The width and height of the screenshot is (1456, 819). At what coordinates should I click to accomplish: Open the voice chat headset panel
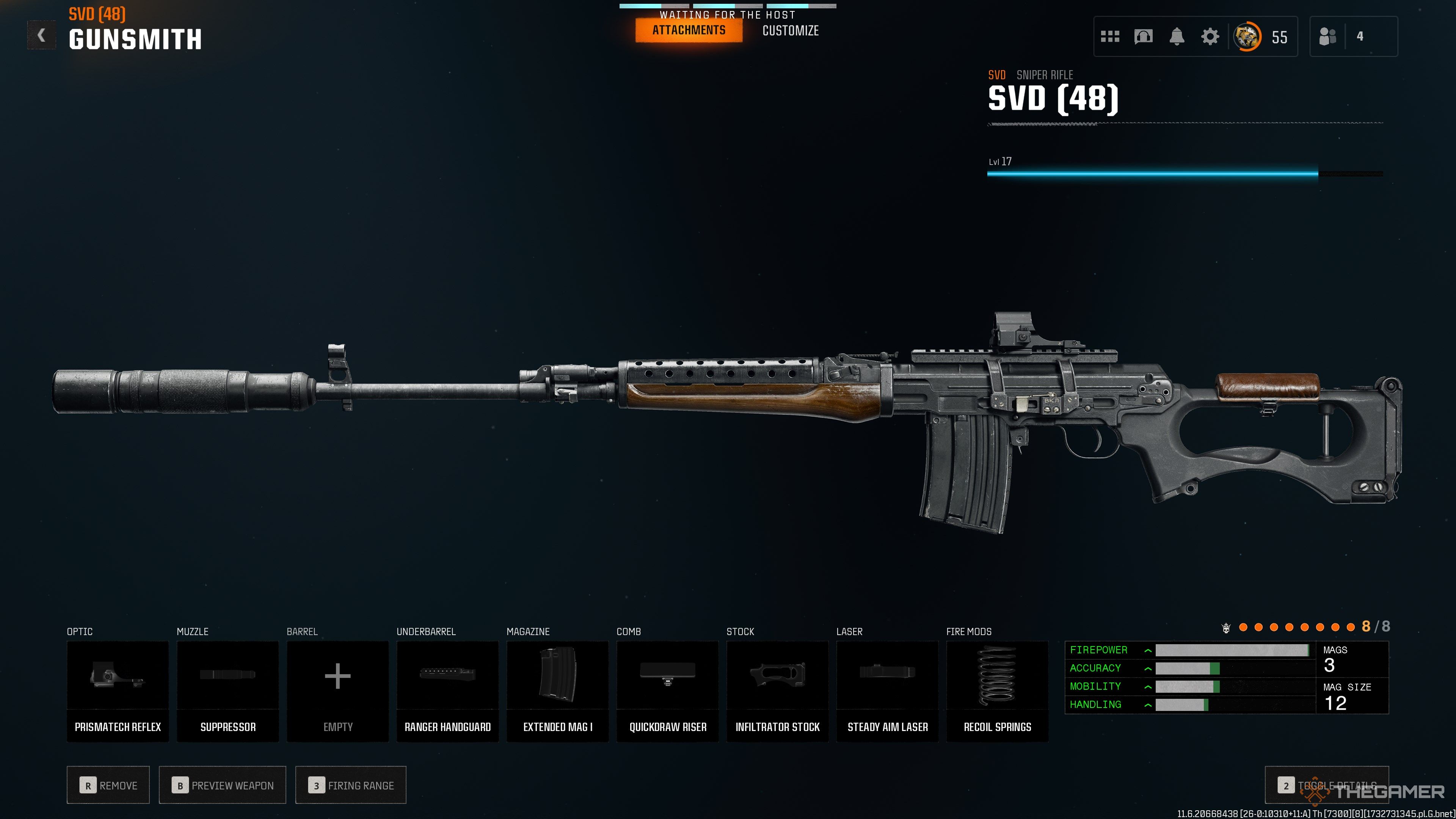(1143, 36)
